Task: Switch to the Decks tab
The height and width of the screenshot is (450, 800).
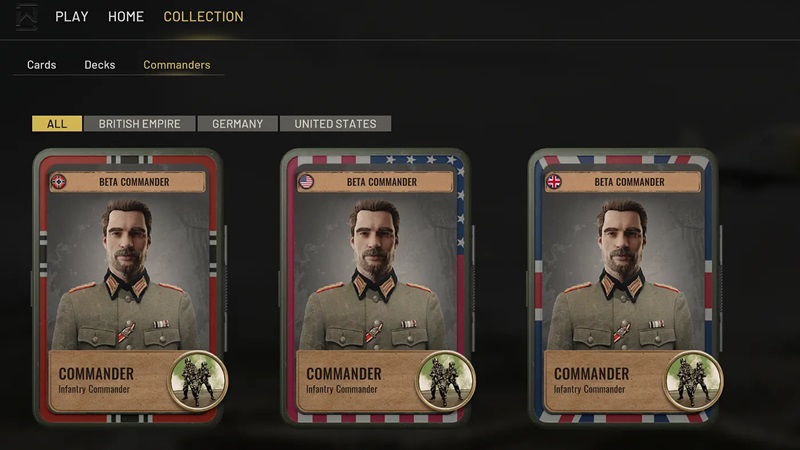Action: click(100, 65)
